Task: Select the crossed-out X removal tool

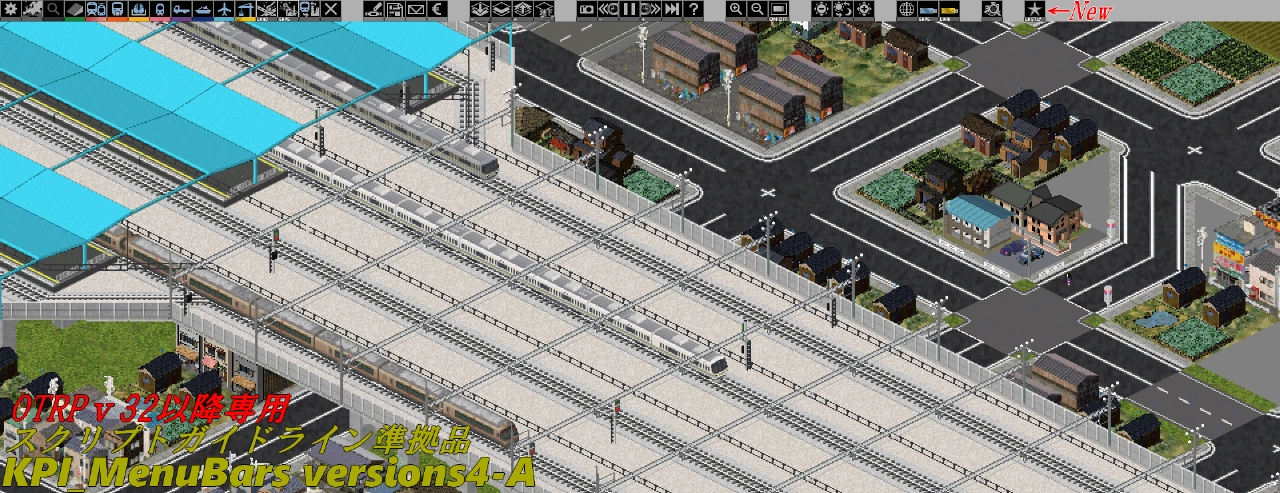Action: coord(330,9)
